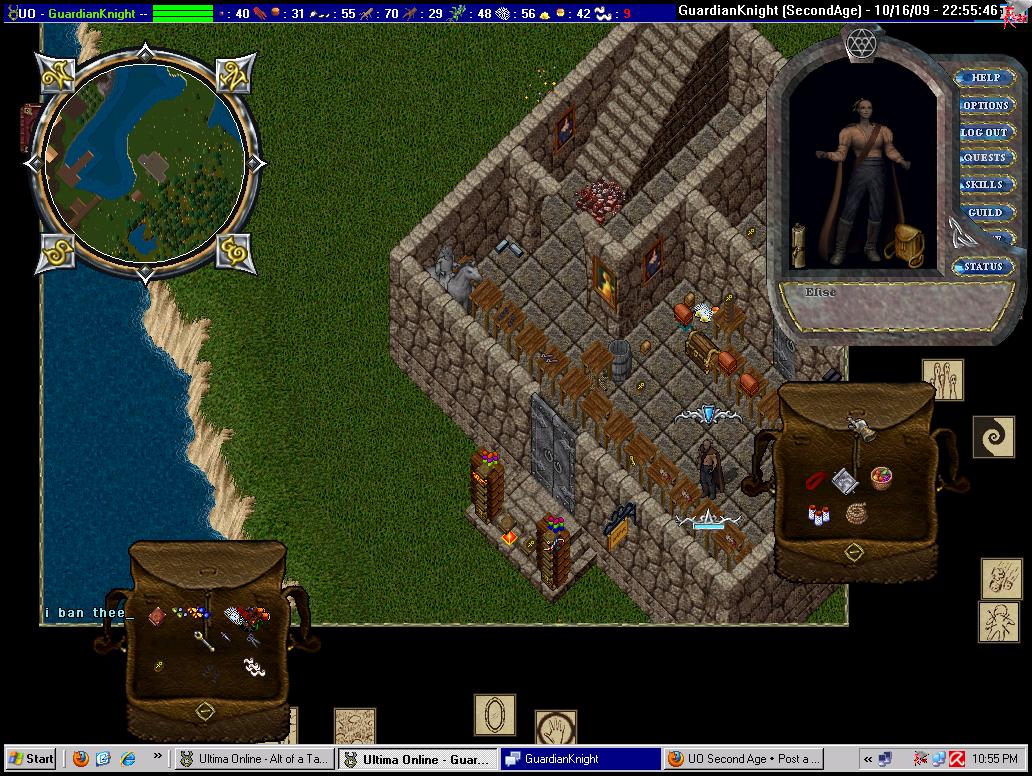Click the scroll icon on the paperdoll
The height and width of the screenshot is (776, 1032).
pyautogui.click(x=798, y=244)
